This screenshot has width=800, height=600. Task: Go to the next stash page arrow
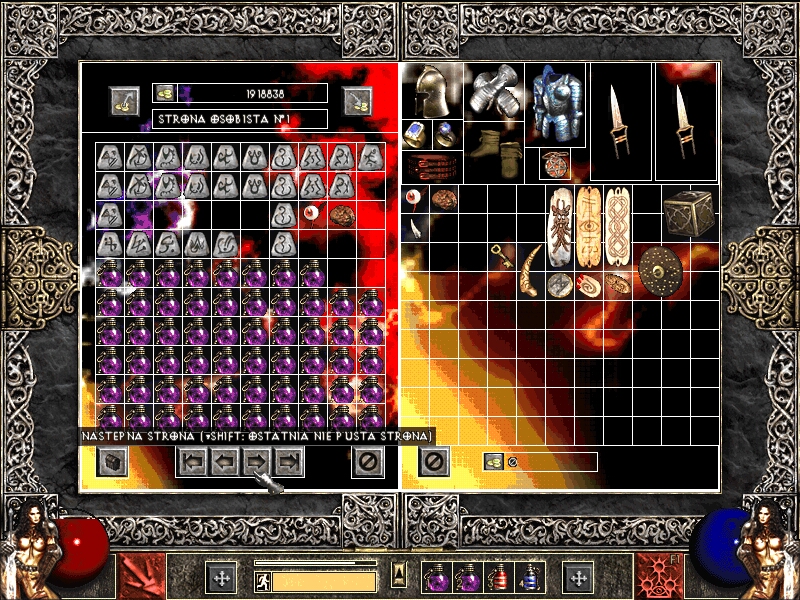click(x=257, y=461)
